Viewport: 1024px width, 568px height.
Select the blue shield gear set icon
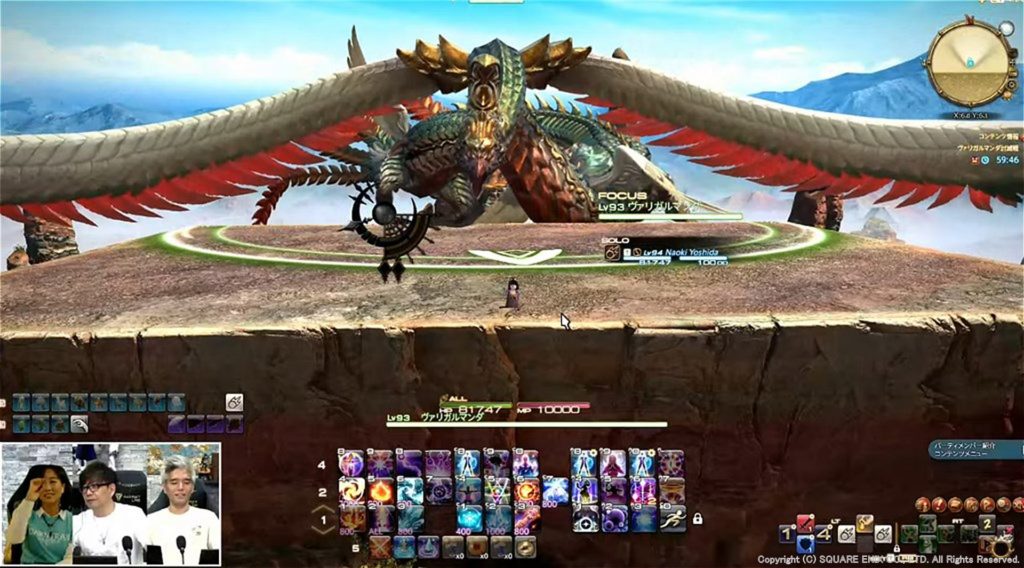805,544
